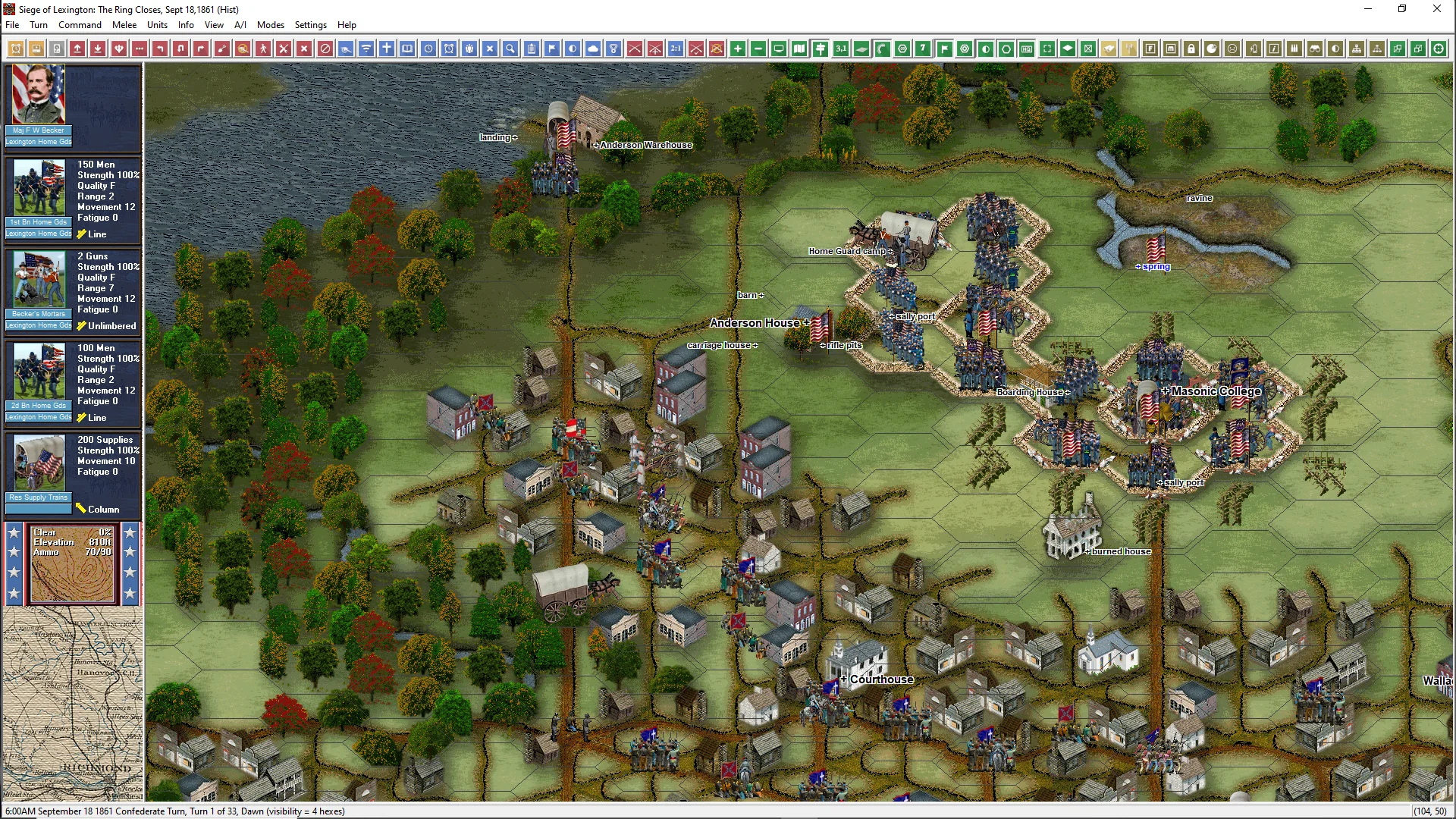Open the Help menu
The image size is (1456, 819).
[347, 25]
